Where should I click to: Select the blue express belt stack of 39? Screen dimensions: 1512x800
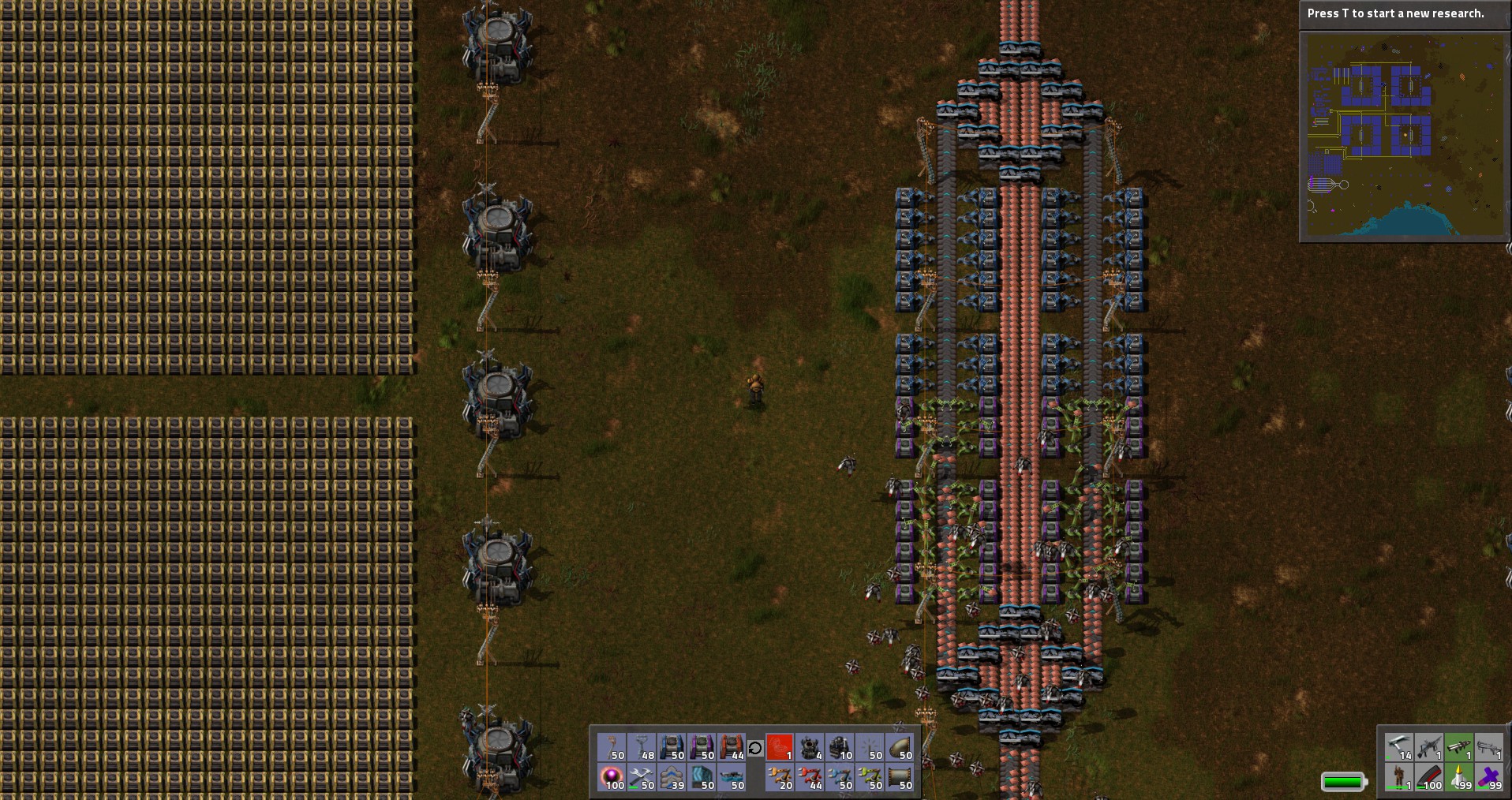point(672,777)
